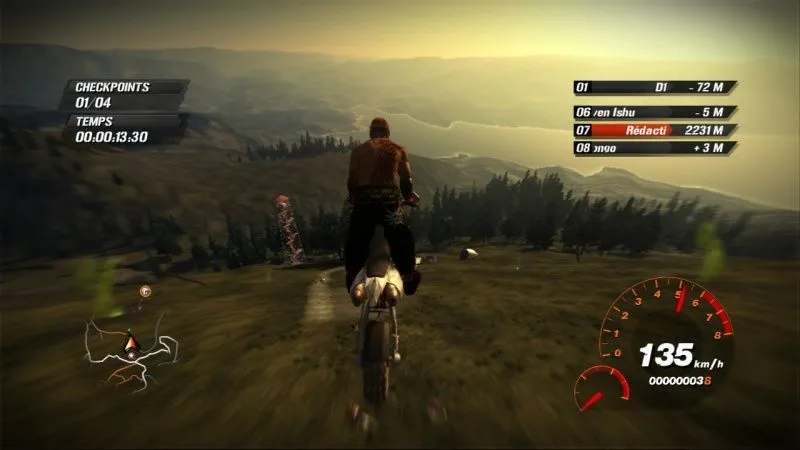The image size is (800, 450).
Task: Choose the 06 Ishu racer row
Action: point(655,112)
